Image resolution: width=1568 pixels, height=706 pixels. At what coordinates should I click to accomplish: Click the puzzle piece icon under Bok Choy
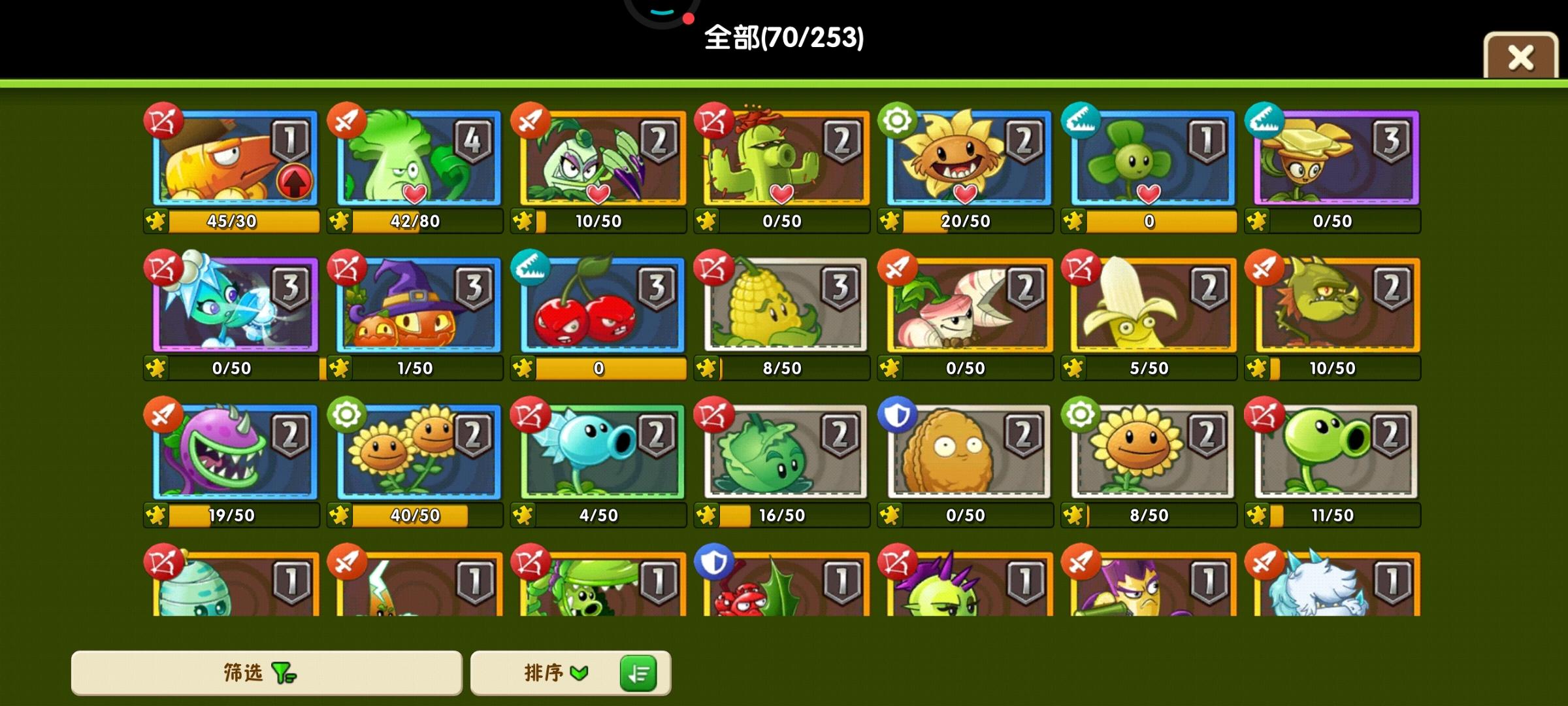tap(338, 222)
